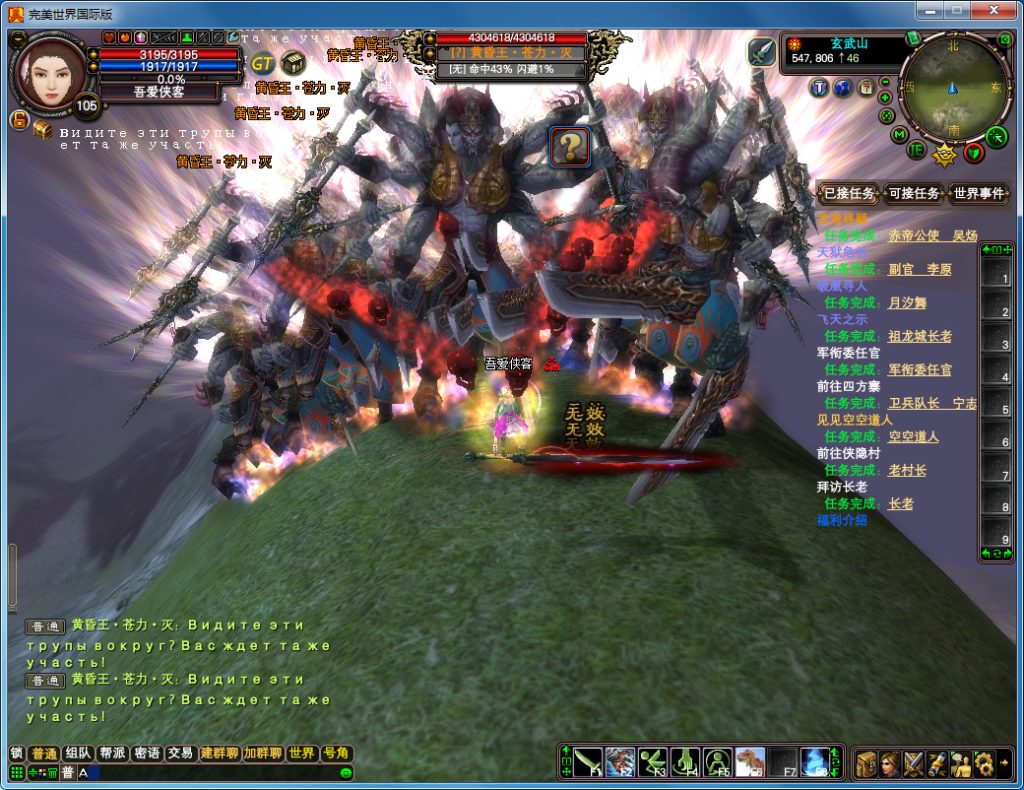Click the GT button near the portrait
Viewport: 1024px width, 790px height.
tap(262, 62)
